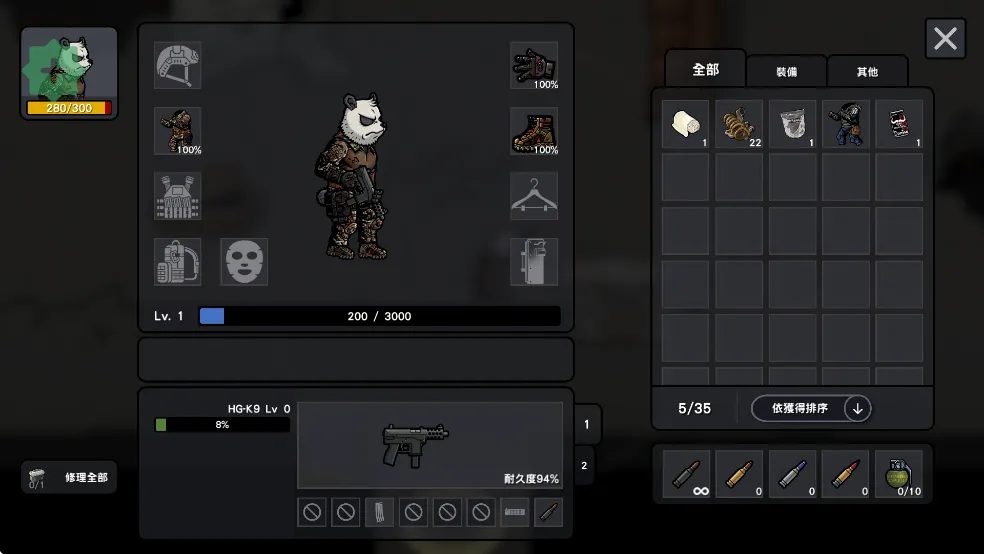Choose the black jacket outfit item
The height and width of the screenshot is (554, 984).
click(x=846, y=124)
